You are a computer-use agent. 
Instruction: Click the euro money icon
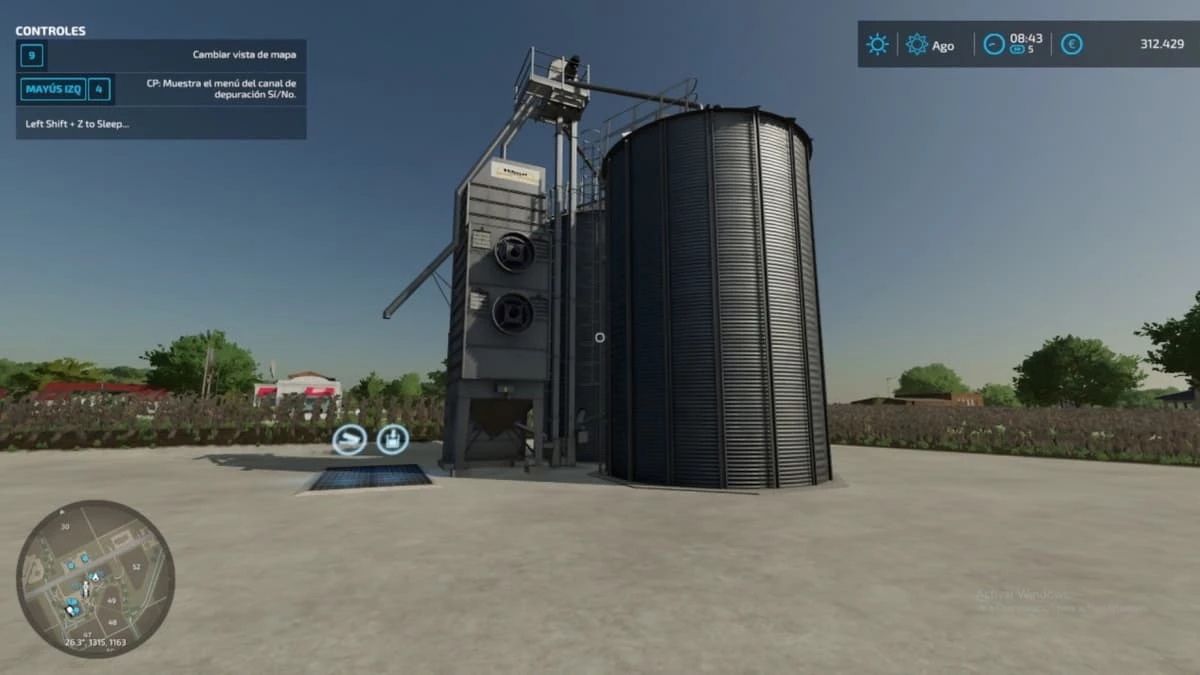click(x=1071, y=44)
